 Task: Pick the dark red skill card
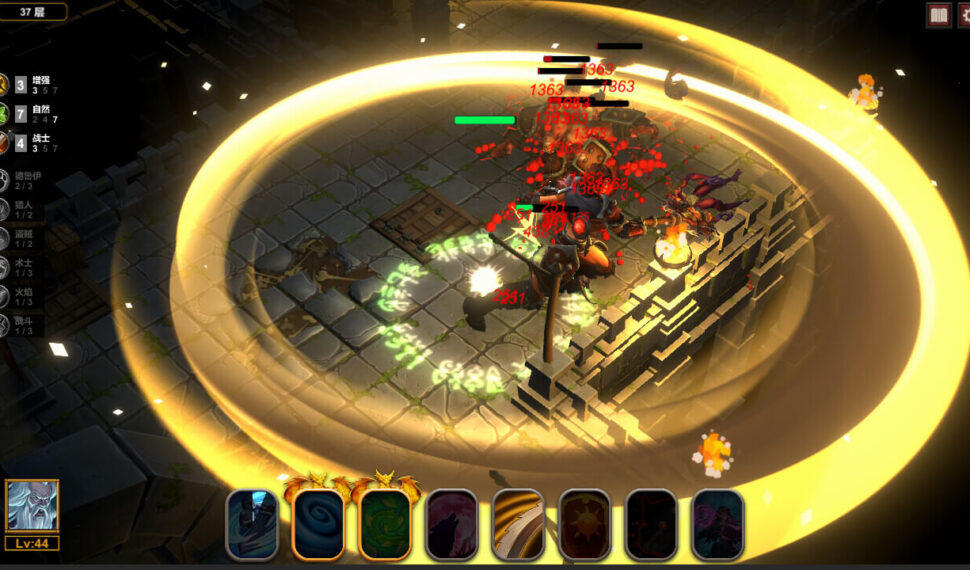[x=651, y=523]
